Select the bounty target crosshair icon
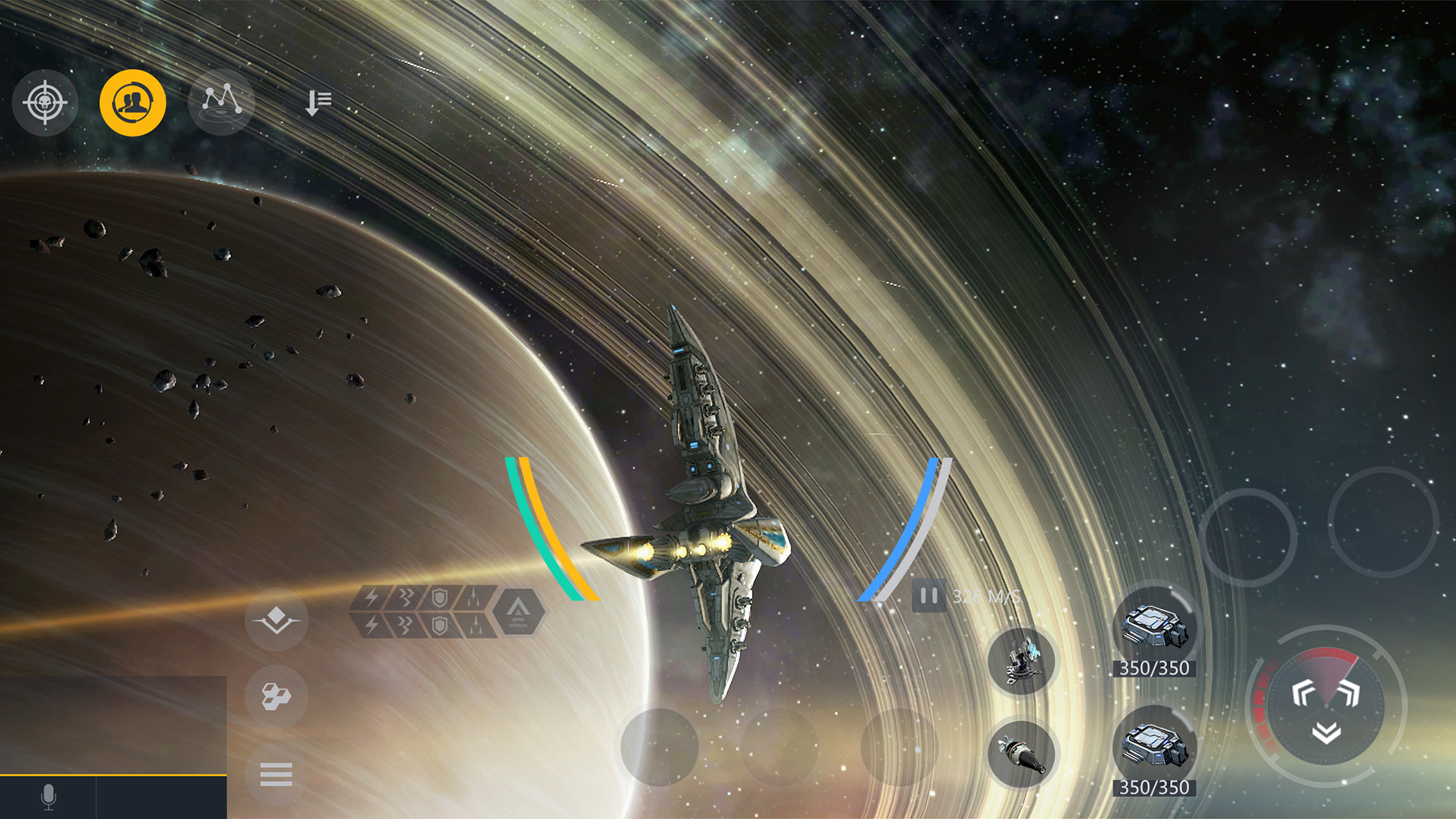 coord(45,104)
